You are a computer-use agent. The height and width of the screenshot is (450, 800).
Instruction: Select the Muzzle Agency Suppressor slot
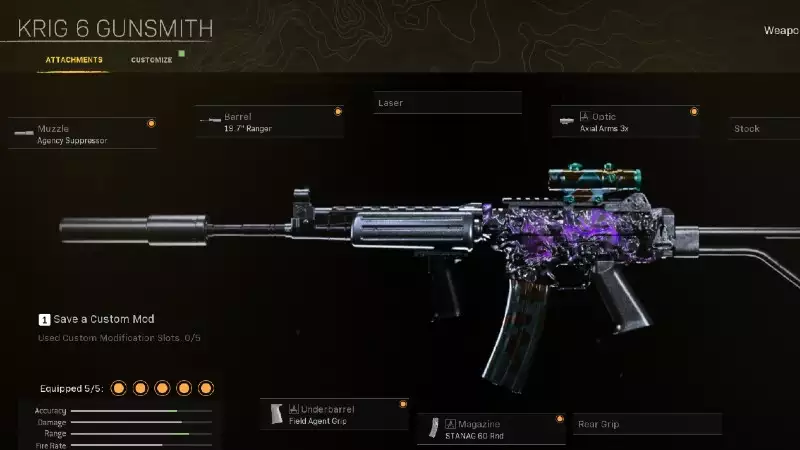[x=83, y=134]
